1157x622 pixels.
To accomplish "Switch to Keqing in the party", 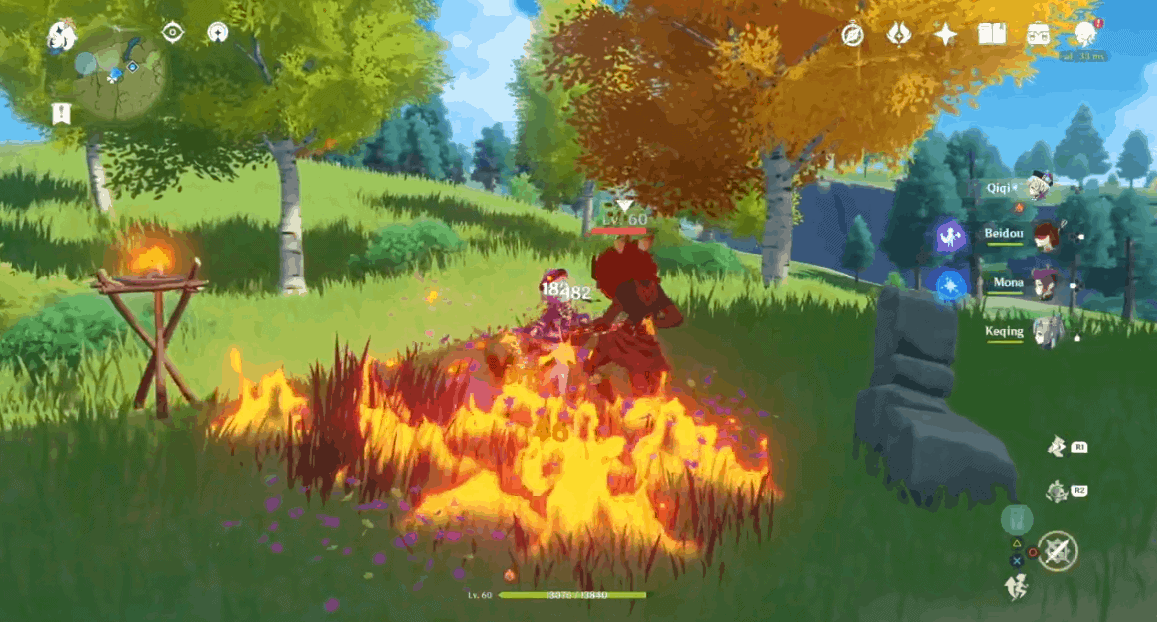I will click(x=1043, y=331).
